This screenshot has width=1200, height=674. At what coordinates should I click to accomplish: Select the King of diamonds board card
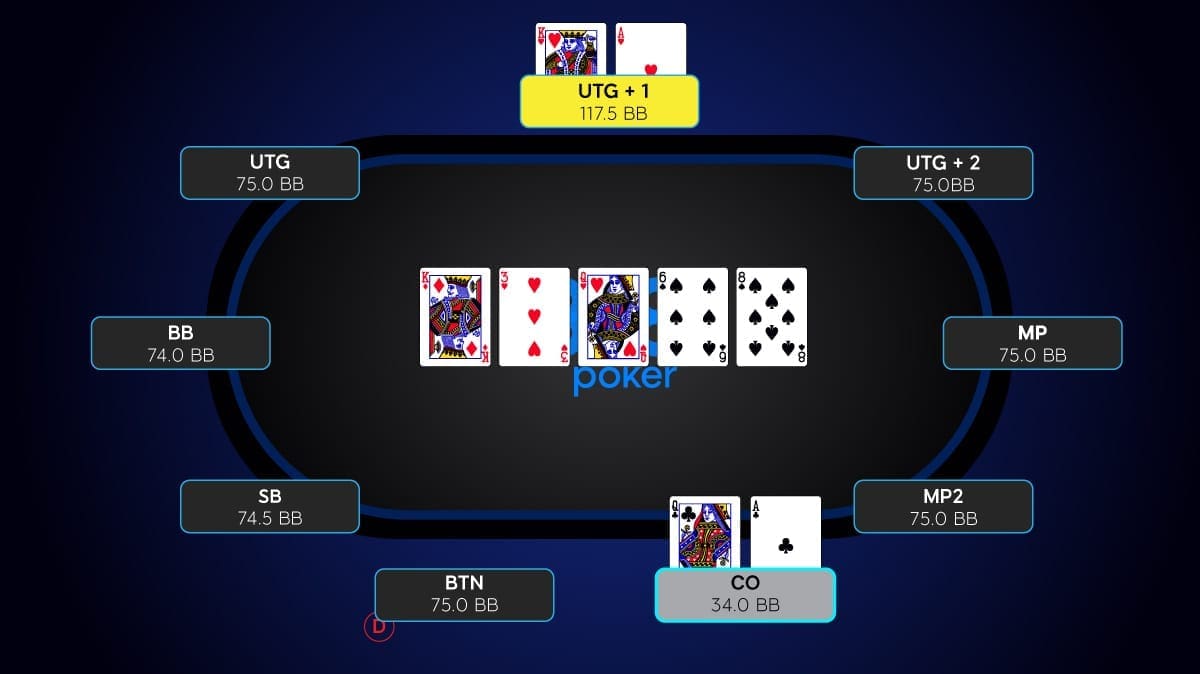pyautogui.click(x=455, y=317)
